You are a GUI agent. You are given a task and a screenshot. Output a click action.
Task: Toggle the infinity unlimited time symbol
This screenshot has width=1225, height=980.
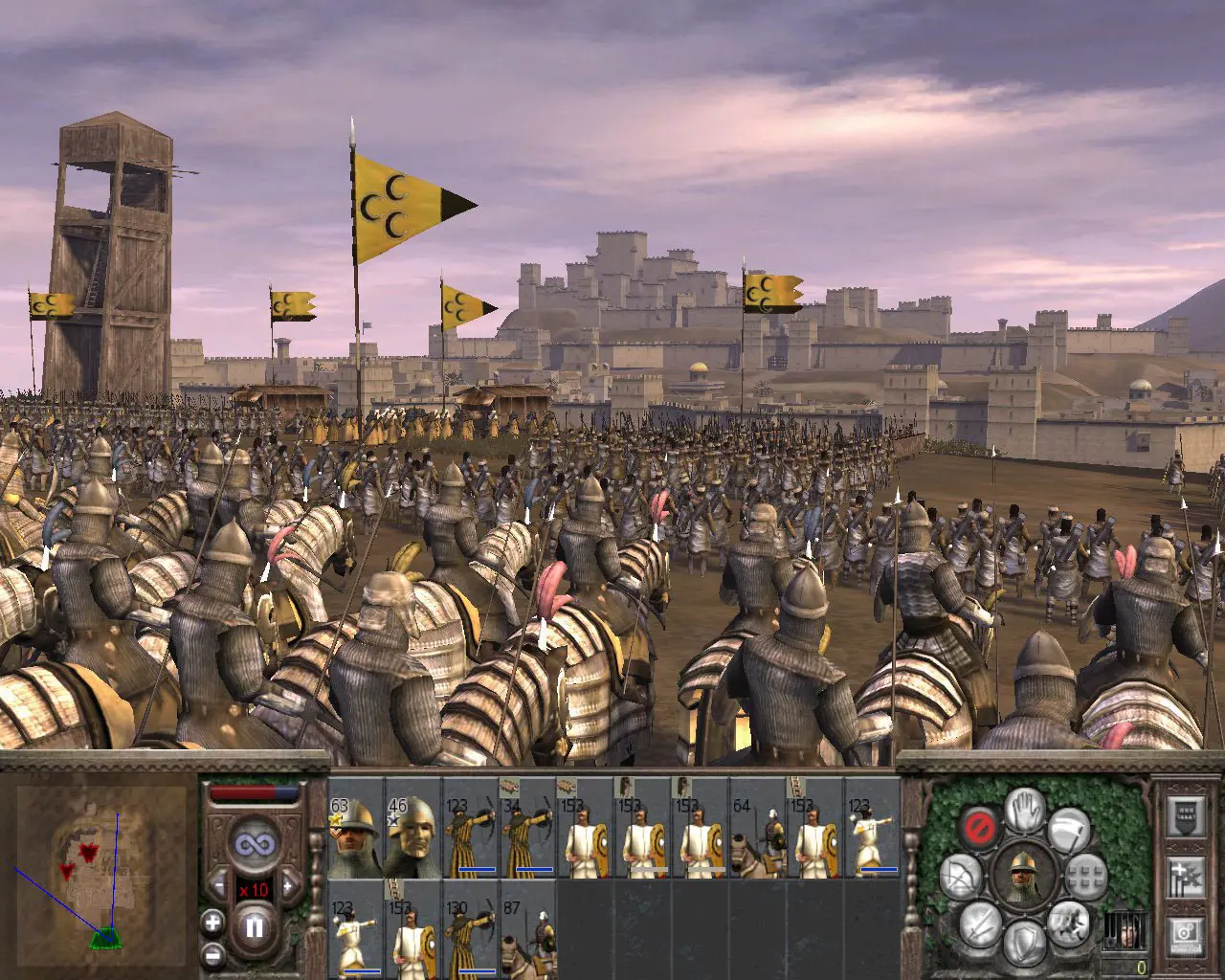pyautogui.click(x=256, y=843)
